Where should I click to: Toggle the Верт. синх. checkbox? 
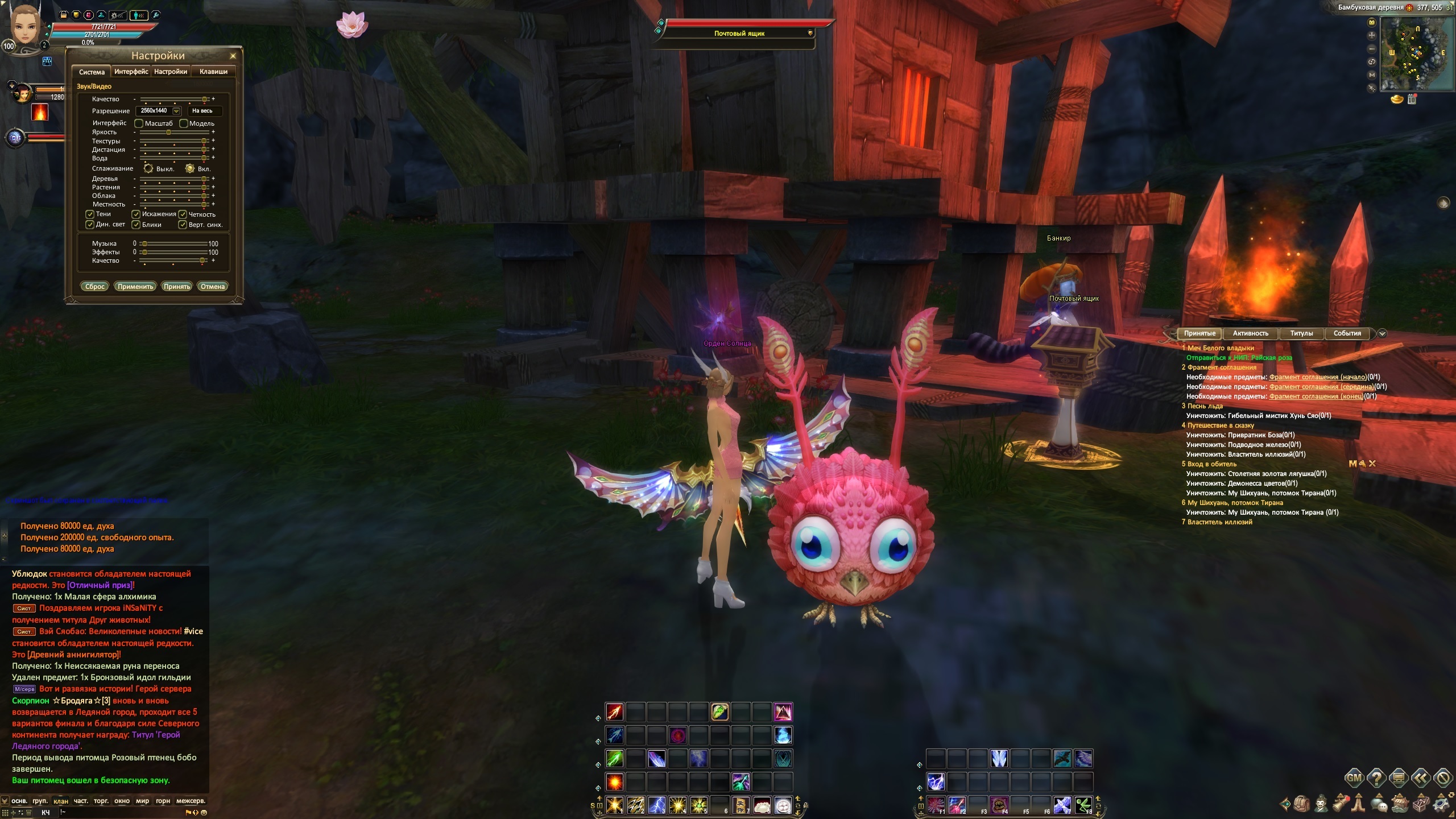(183, 225)
